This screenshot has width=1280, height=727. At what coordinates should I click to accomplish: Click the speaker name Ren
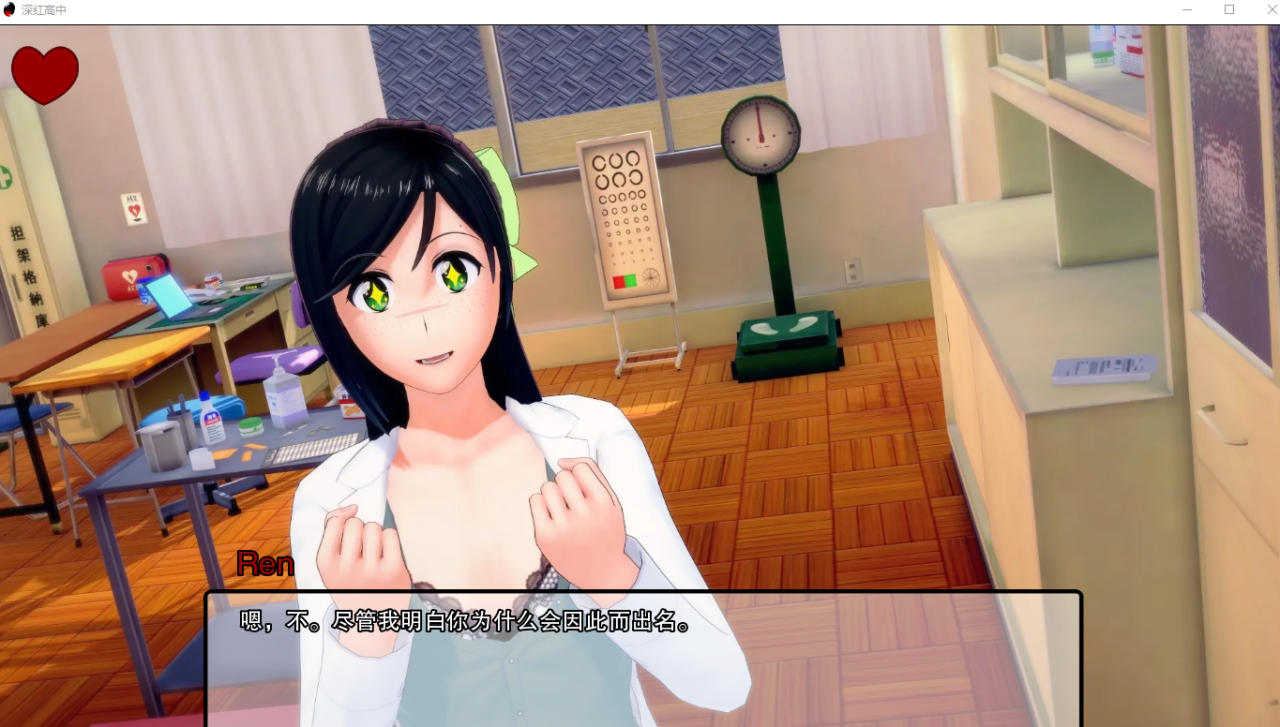[263, 563]
